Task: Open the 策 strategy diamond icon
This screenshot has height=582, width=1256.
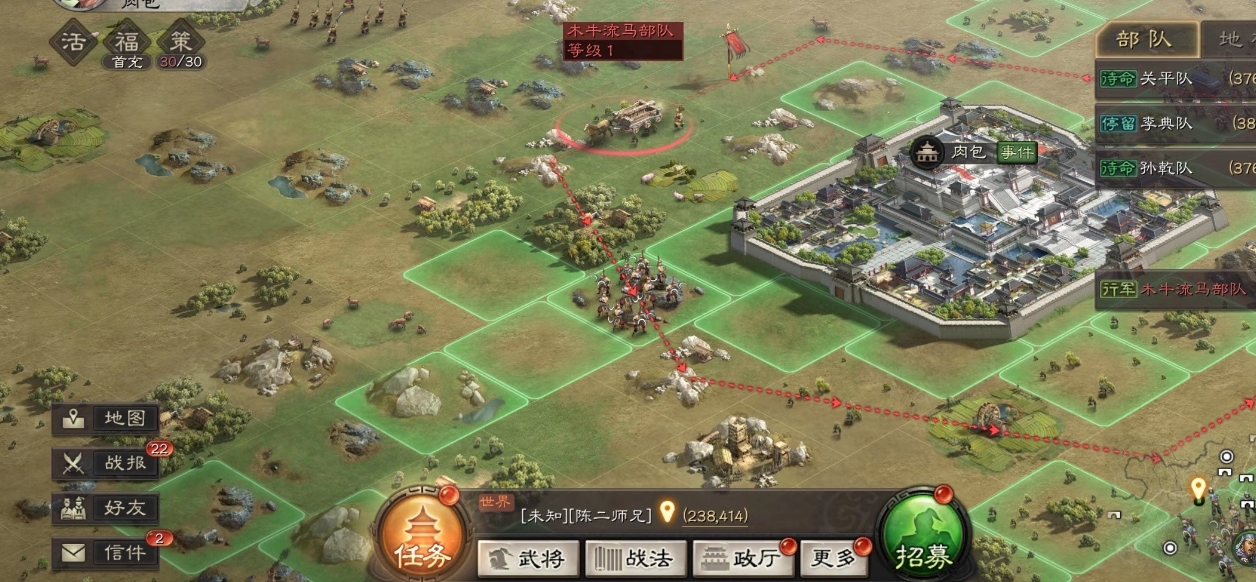Action: point(181,43)
